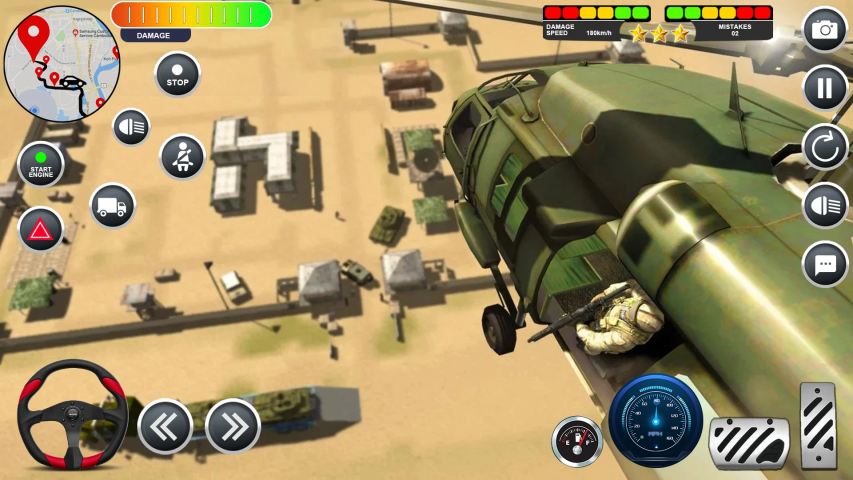Image resolution: width=853 pixels, height=480 pixels.
Task: Fasten the seatbelt icon button
Action: (182, 157)
